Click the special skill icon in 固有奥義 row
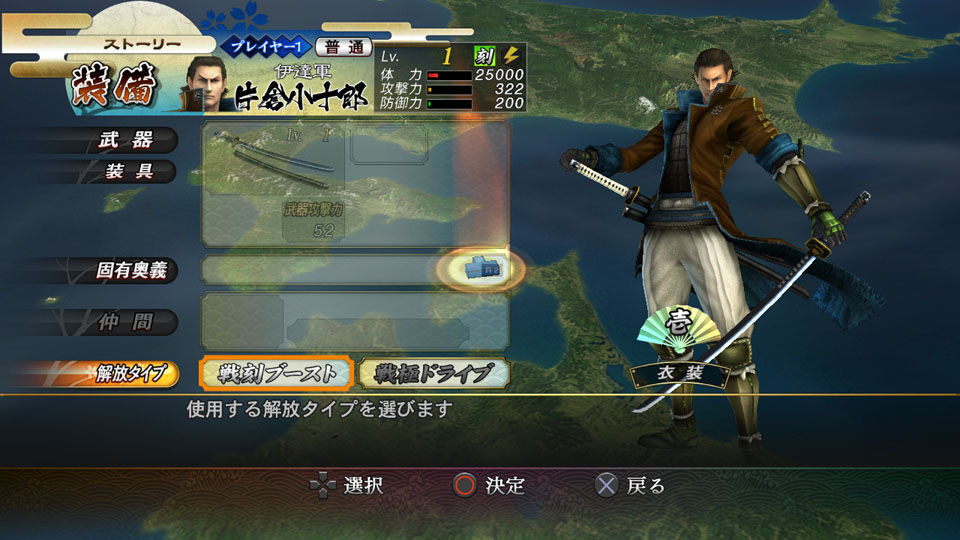The image size is (960, 540). [484, 268]
